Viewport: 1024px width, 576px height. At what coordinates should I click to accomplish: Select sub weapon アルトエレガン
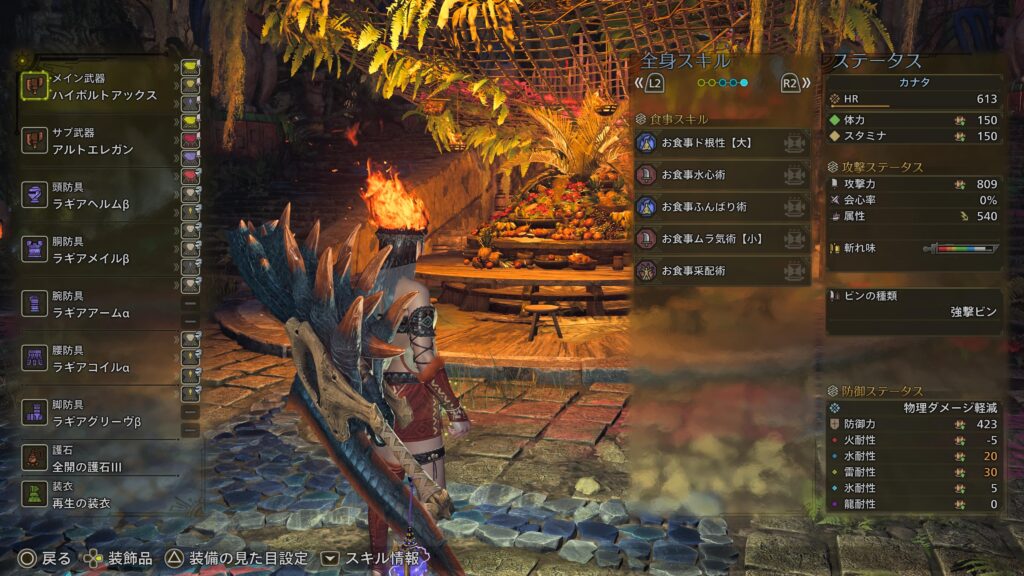click(x=98, y=141)
